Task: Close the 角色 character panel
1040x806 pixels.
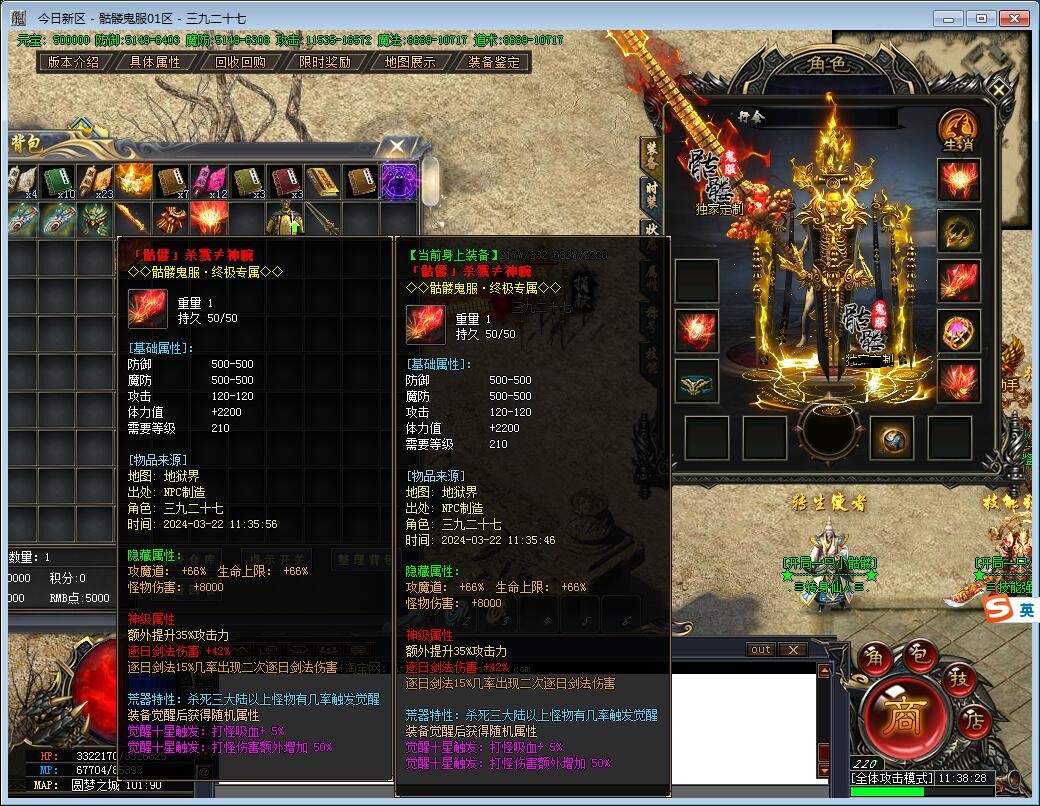Action: coord(999,89)
